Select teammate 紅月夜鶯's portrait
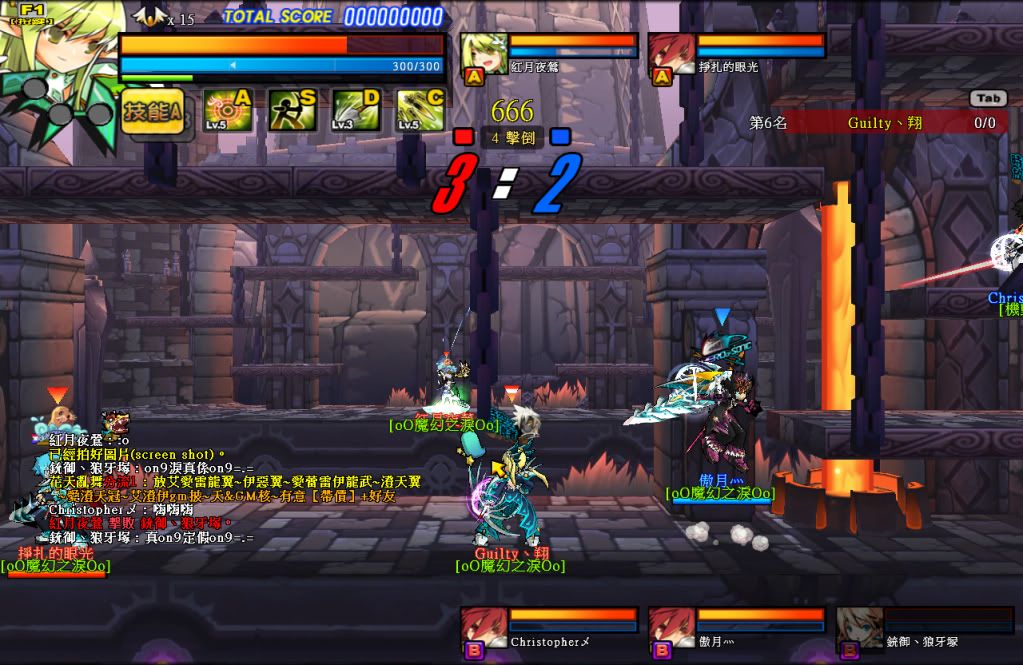This screenshot has width=1023, height=665. click(x=484, y=55)
